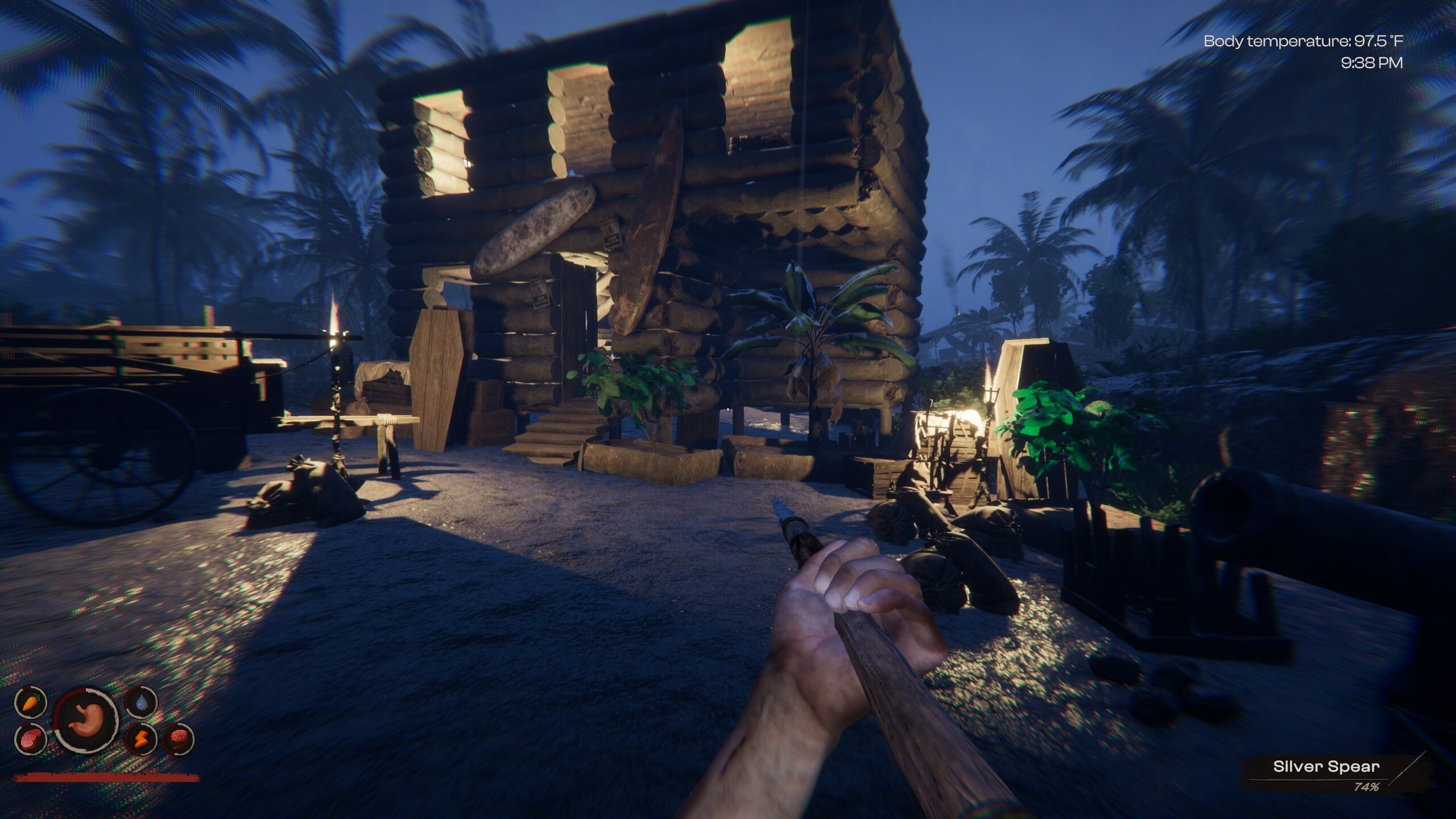The width and height of the screenshot is (1456, 819).
Task: Select the orange lightning bolt energy icon
Action: 140,739
